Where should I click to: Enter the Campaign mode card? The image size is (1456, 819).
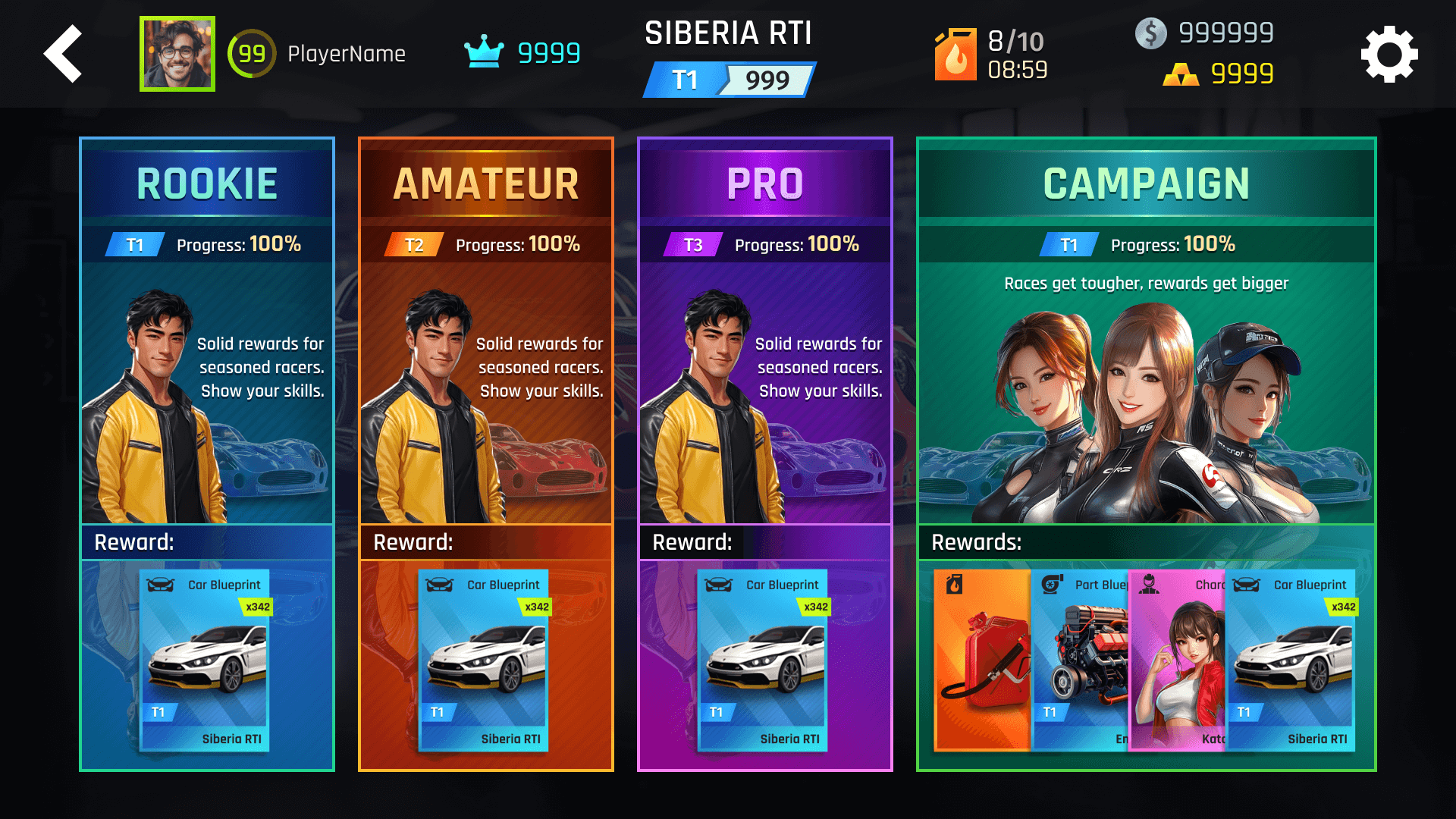(x=1146, y=379)
